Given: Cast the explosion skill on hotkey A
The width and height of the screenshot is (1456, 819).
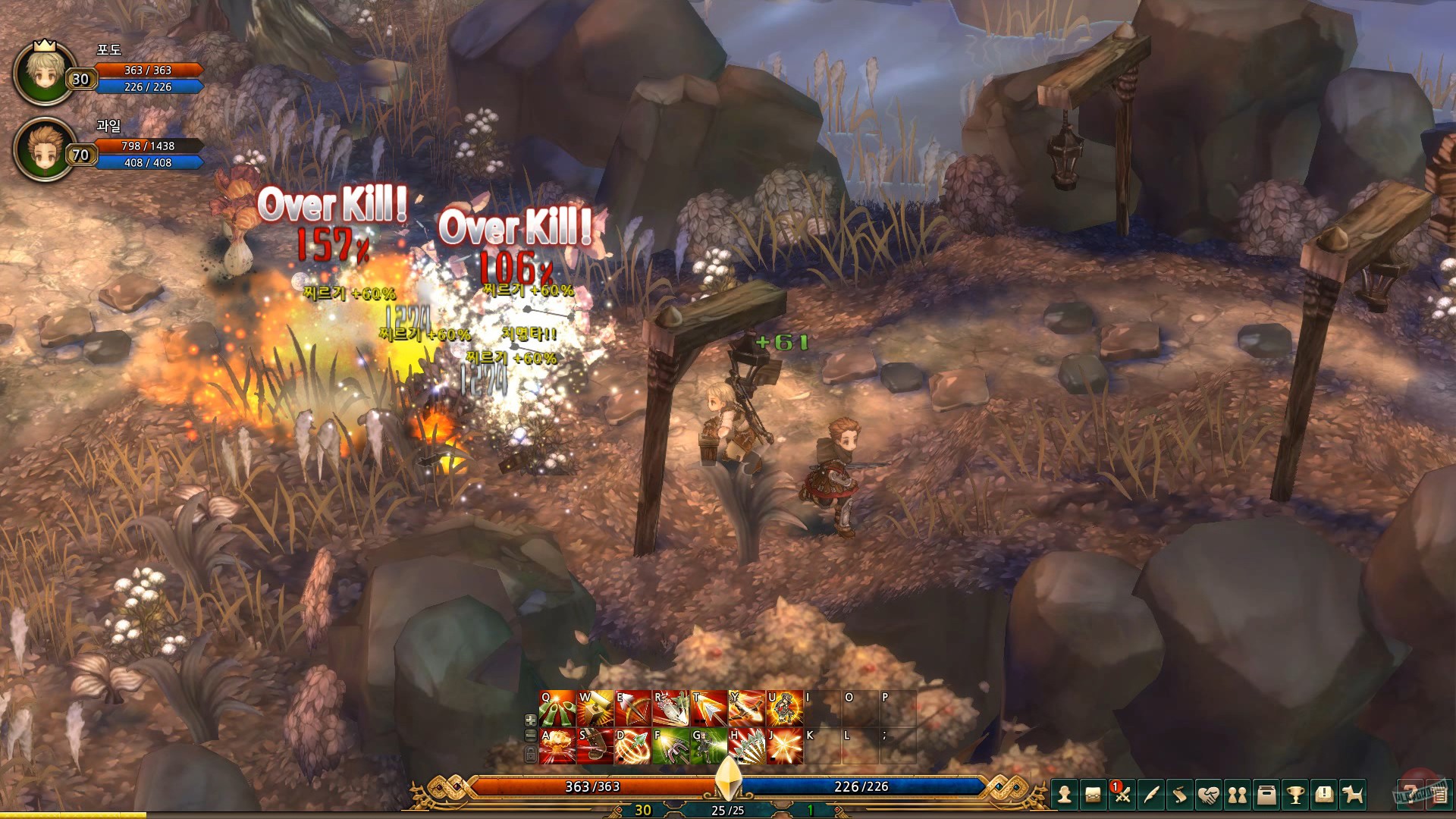Looking at the screenshot, I should [x=557, y=747].
